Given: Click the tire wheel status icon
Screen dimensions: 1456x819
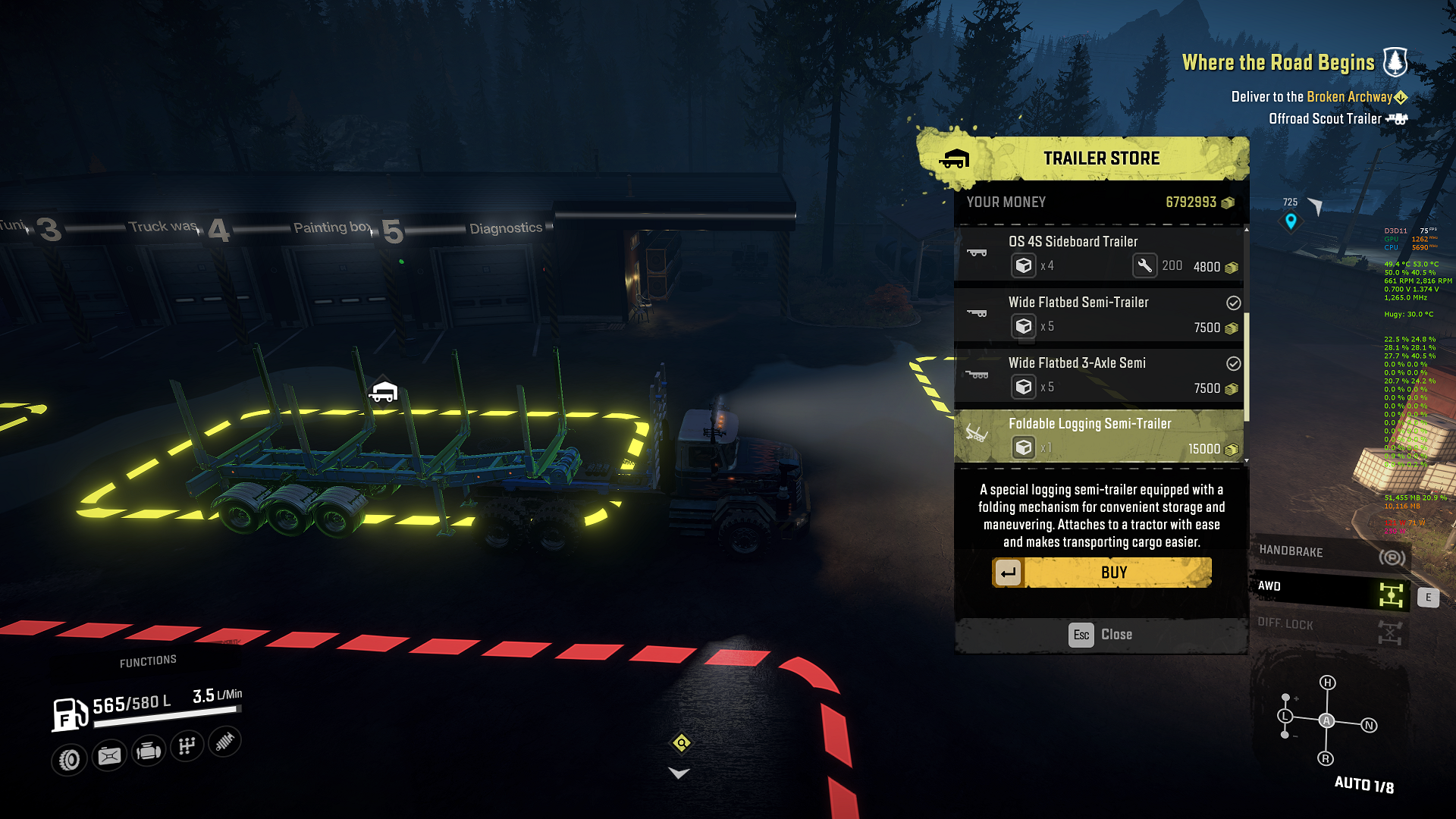Looking at the screenshot, I should coord(69,759).
